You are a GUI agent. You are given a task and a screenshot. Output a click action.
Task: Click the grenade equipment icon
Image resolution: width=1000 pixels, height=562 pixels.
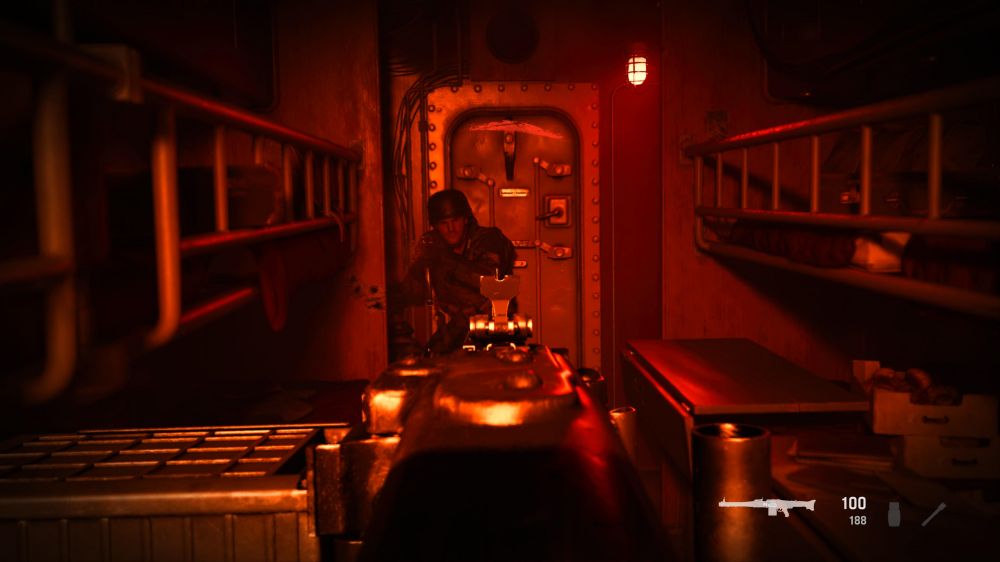click(x=894, y=514)
